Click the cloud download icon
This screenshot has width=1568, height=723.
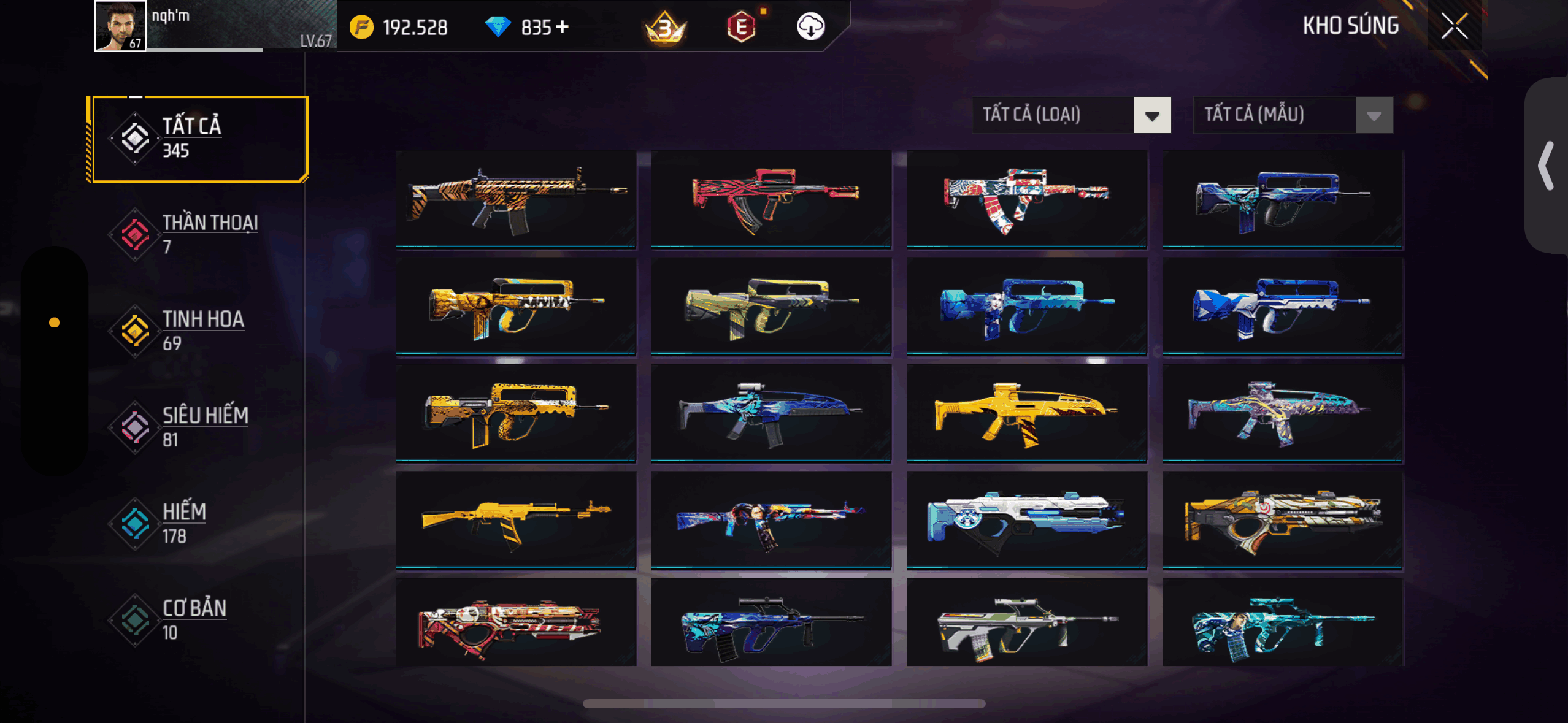[x=810, y=26]
